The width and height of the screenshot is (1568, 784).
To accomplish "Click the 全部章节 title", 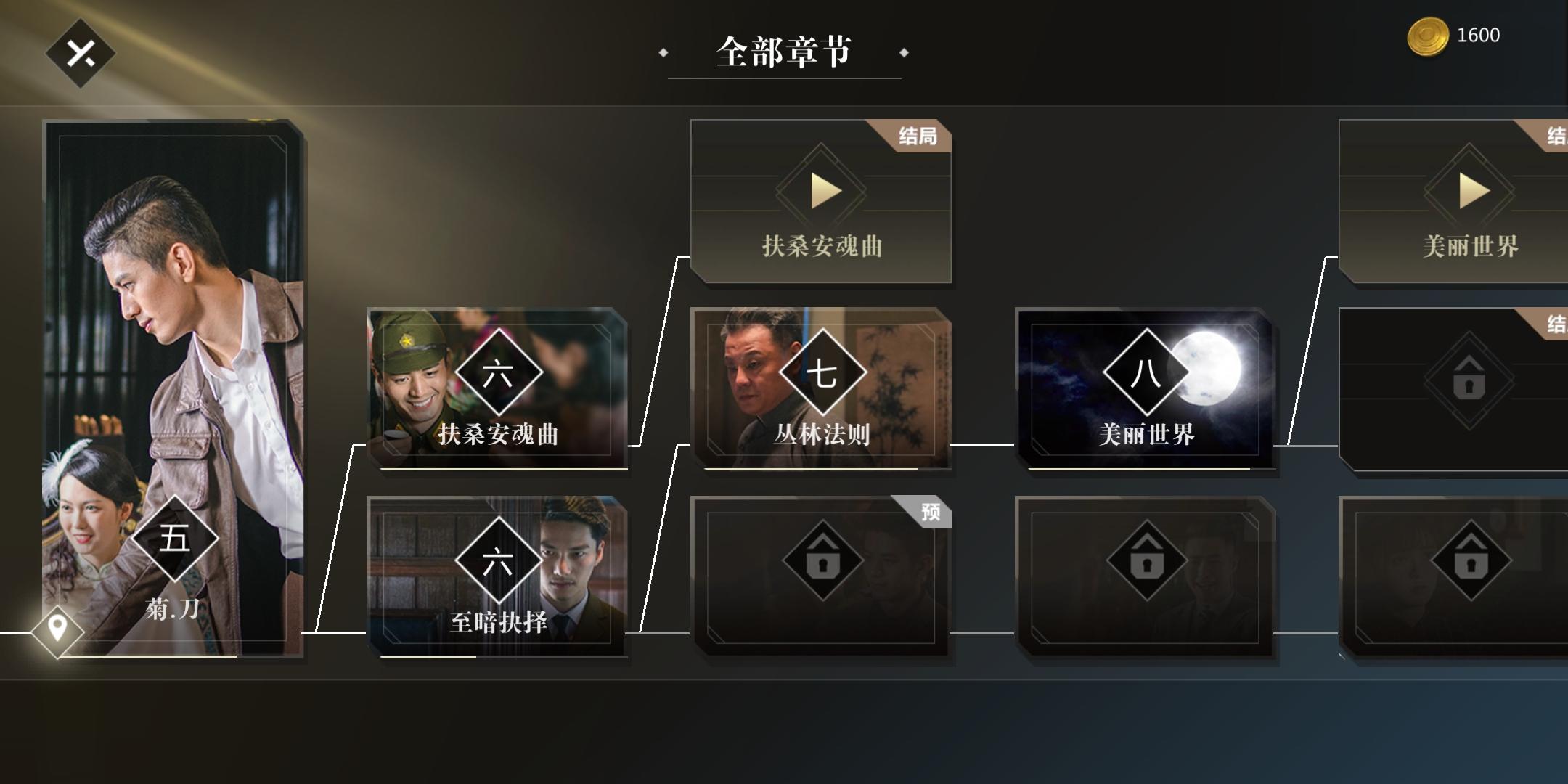I will 784,52.
